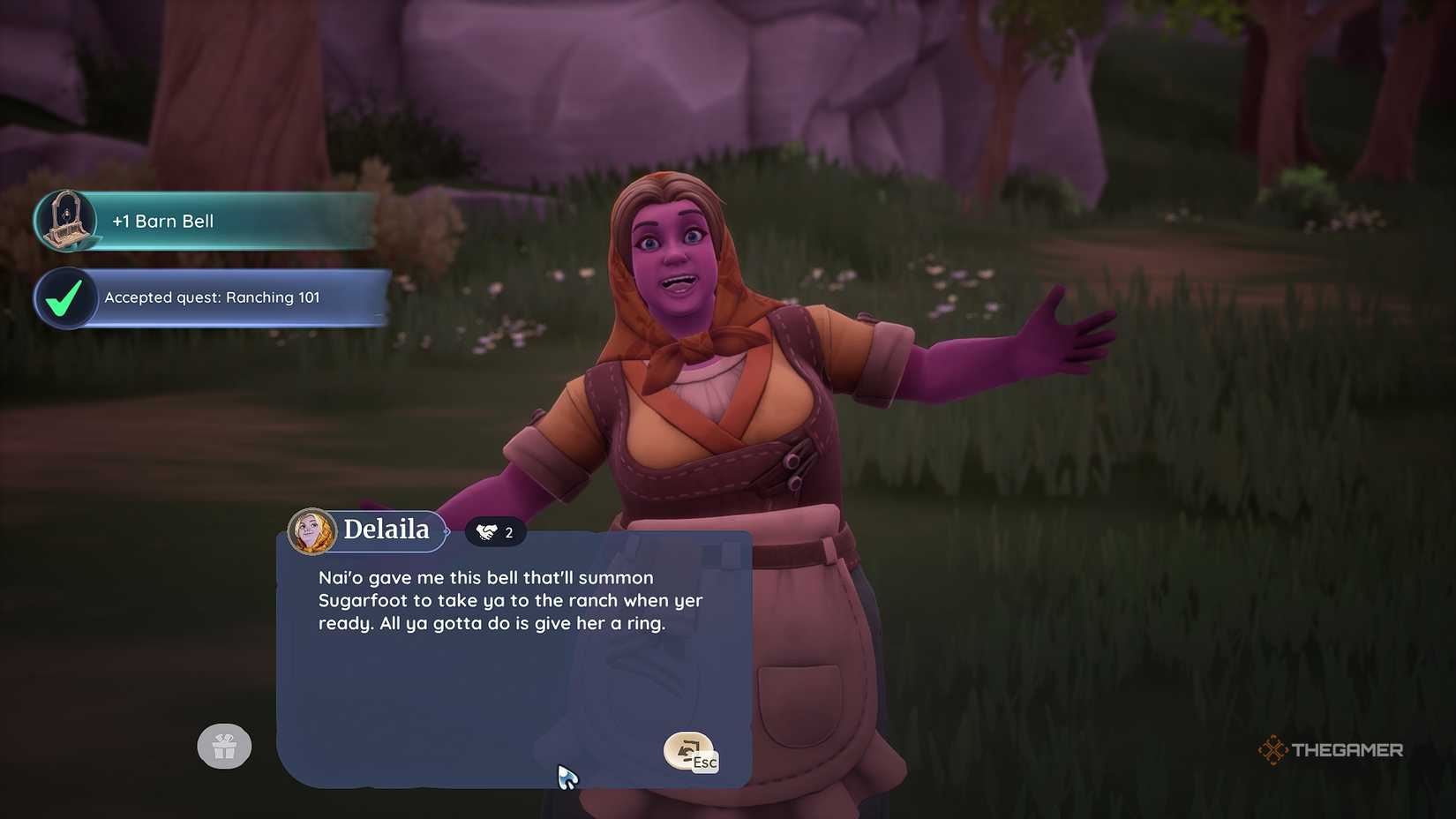Click the Barn Bell item icon
This screenshot has height=819, width=1456.
(66, 221)
